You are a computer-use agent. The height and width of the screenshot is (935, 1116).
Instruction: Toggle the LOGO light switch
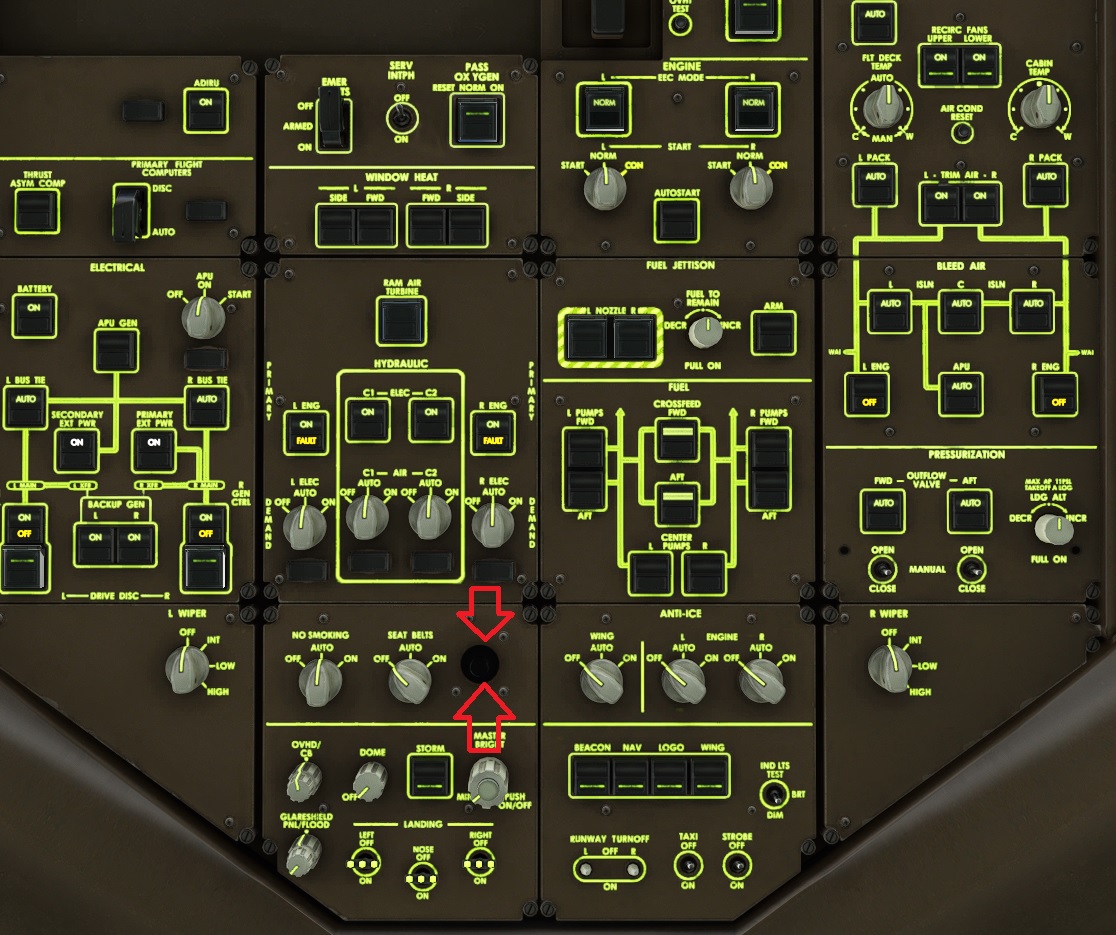670,775
